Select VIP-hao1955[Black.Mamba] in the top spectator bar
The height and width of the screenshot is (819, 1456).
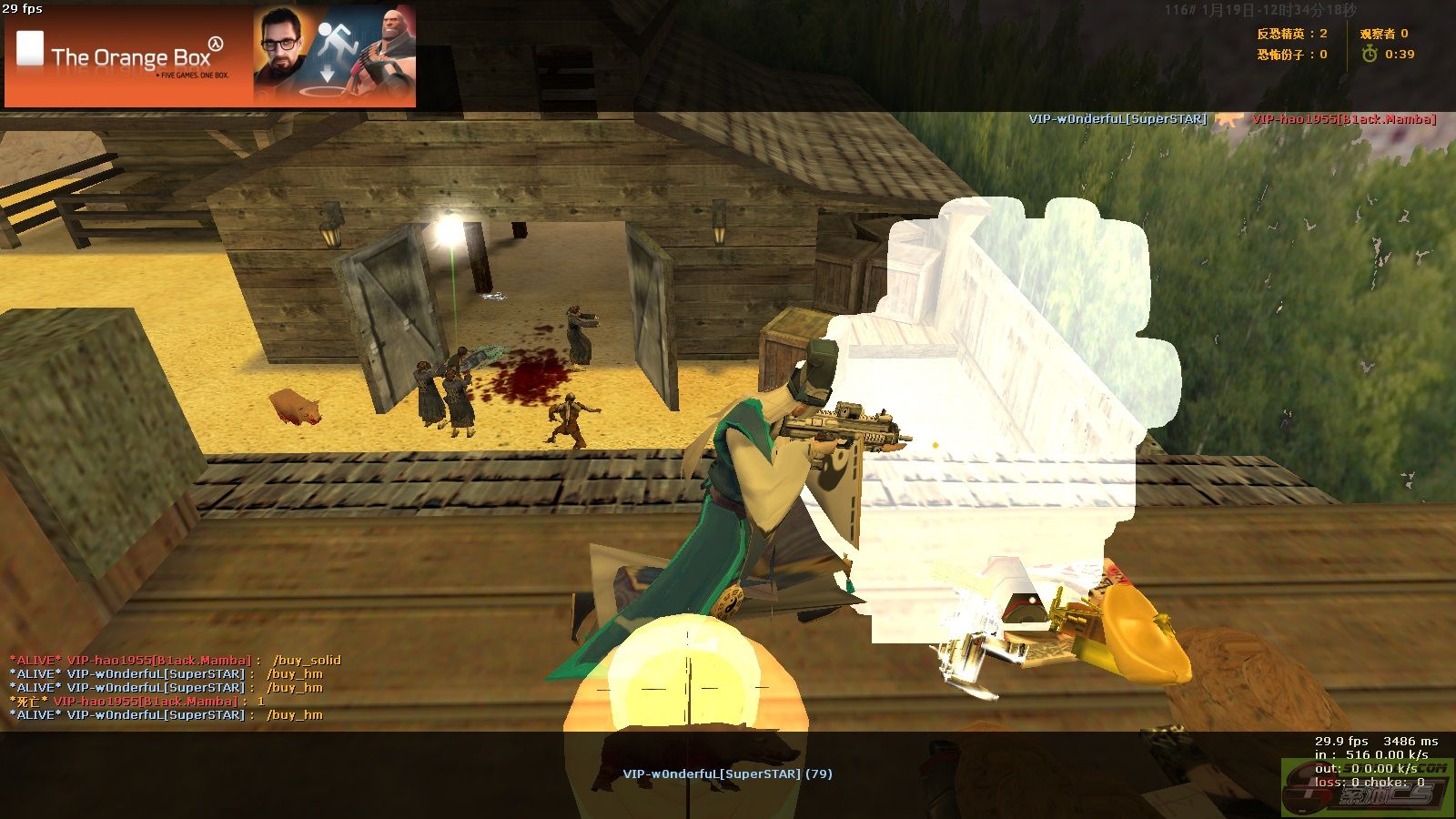(x=1343, y=119)
